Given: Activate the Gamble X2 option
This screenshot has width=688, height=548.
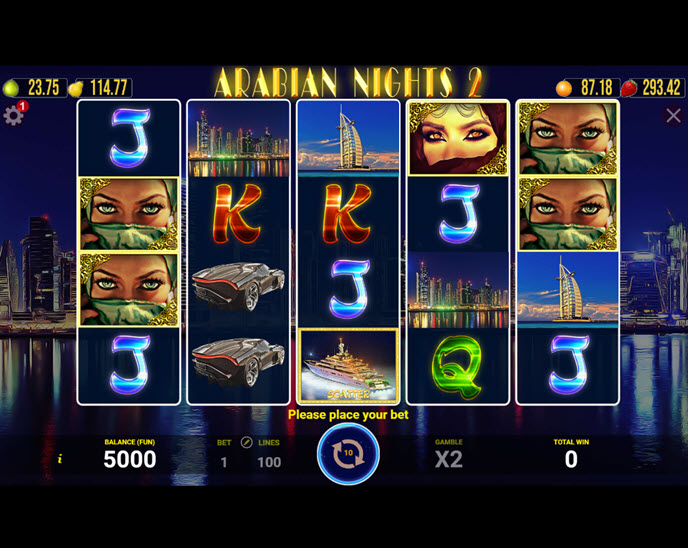Looking at the screenshot, I should [x=449, y=459].
